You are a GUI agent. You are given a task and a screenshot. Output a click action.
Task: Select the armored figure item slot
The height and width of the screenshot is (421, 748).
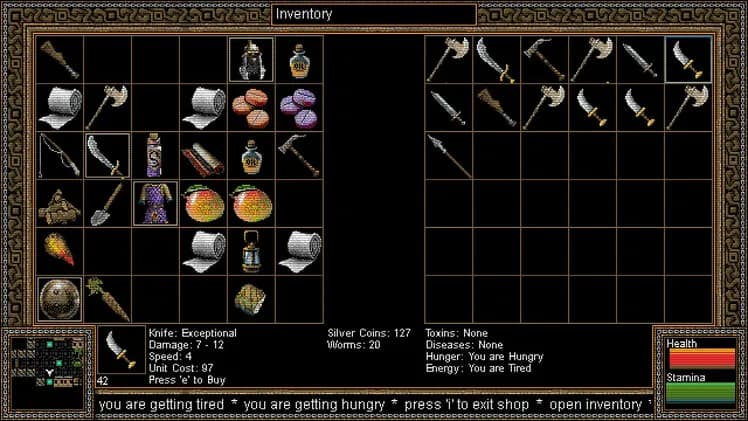(x=251, y=60)
